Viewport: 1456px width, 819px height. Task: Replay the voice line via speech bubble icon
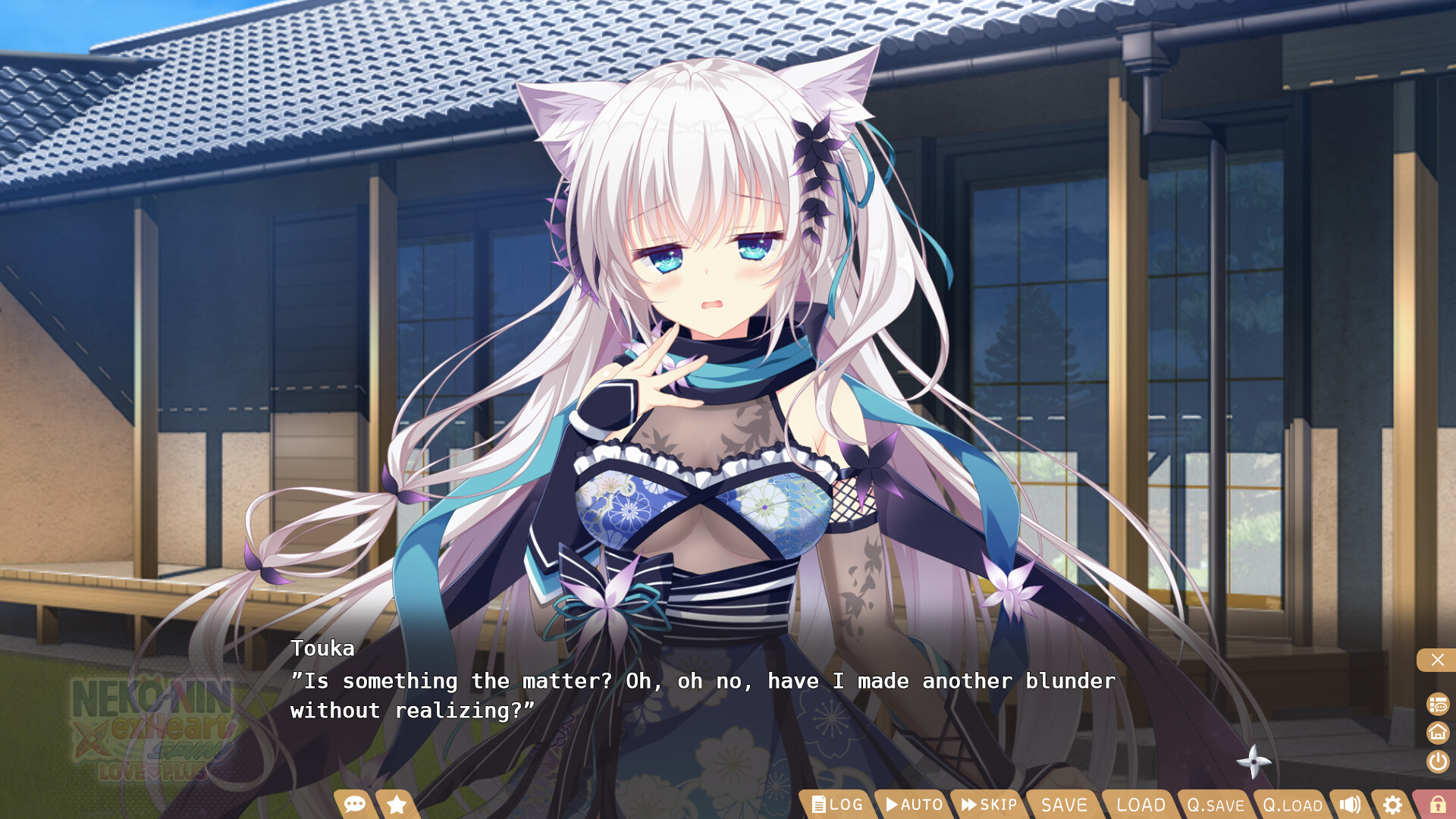354,805
